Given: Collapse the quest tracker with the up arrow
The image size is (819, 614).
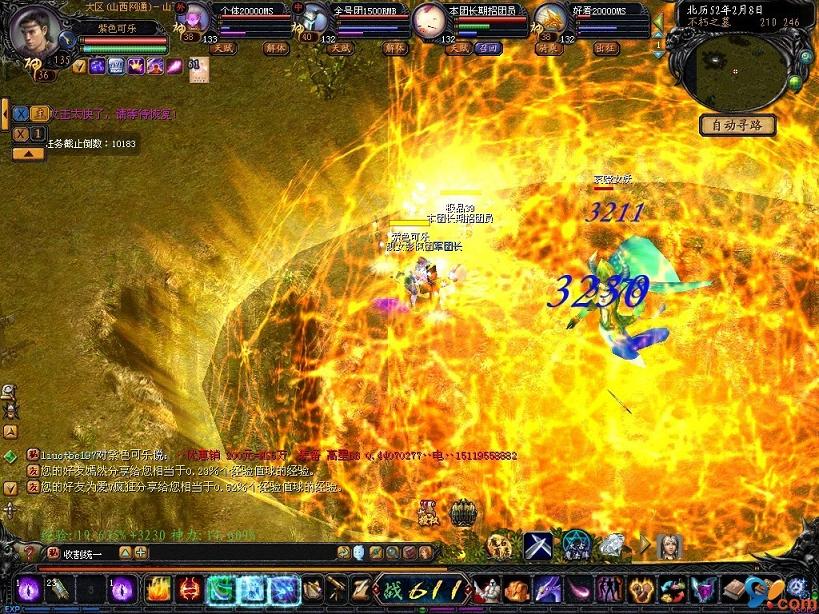Looking at the screenshot, I should pyautogui.click(x=28, y=153).
